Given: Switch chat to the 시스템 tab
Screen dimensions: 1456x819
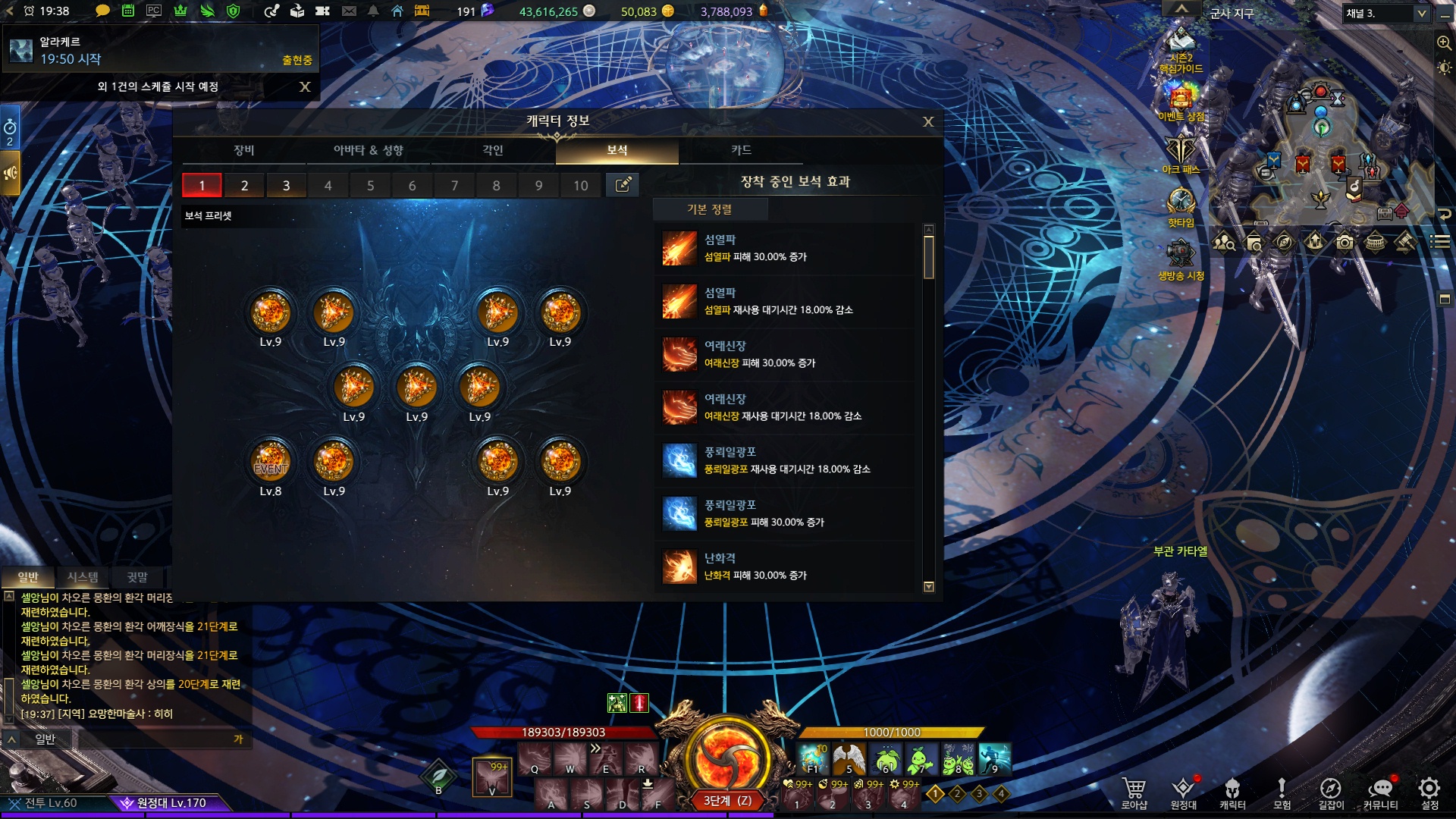Looking at the screenshot, I should (83, 577).
